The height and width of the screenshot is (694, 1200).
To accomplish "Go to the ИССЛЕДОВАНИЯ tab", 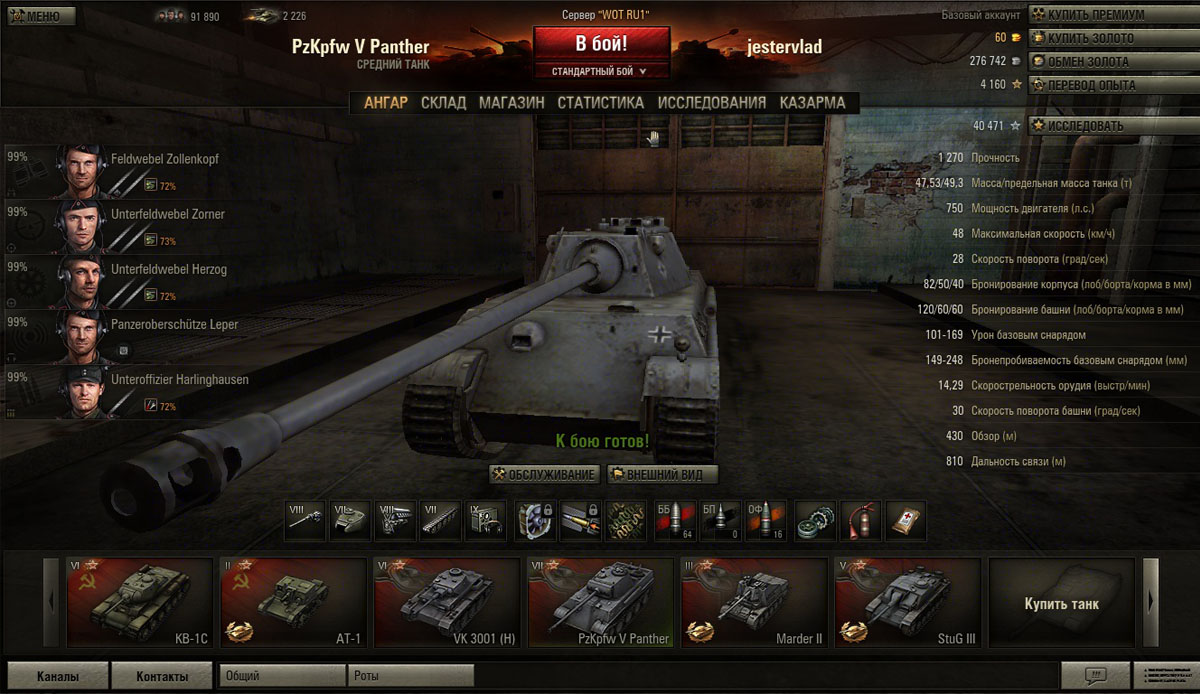I will [711, 102].
